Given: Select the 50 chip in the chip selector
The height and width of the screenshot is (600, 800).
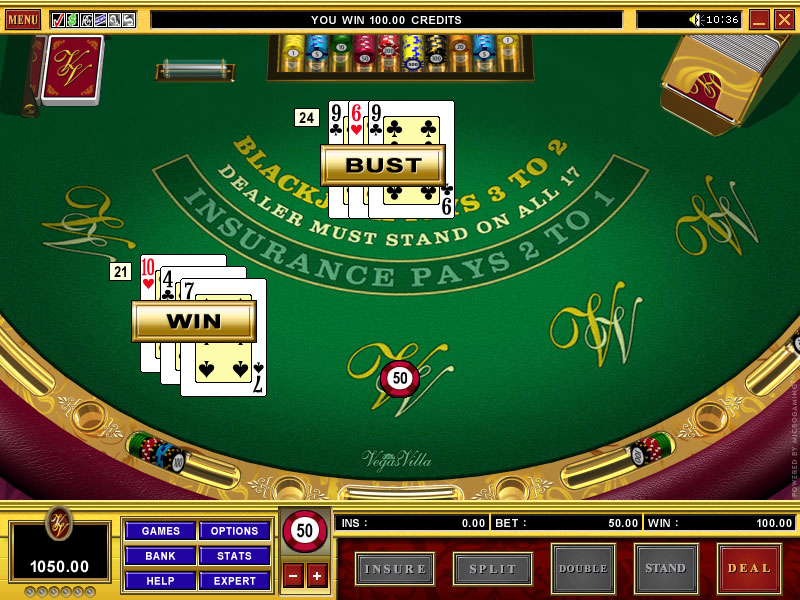Looking at the screenshot, I should click(x=304, y=531).
